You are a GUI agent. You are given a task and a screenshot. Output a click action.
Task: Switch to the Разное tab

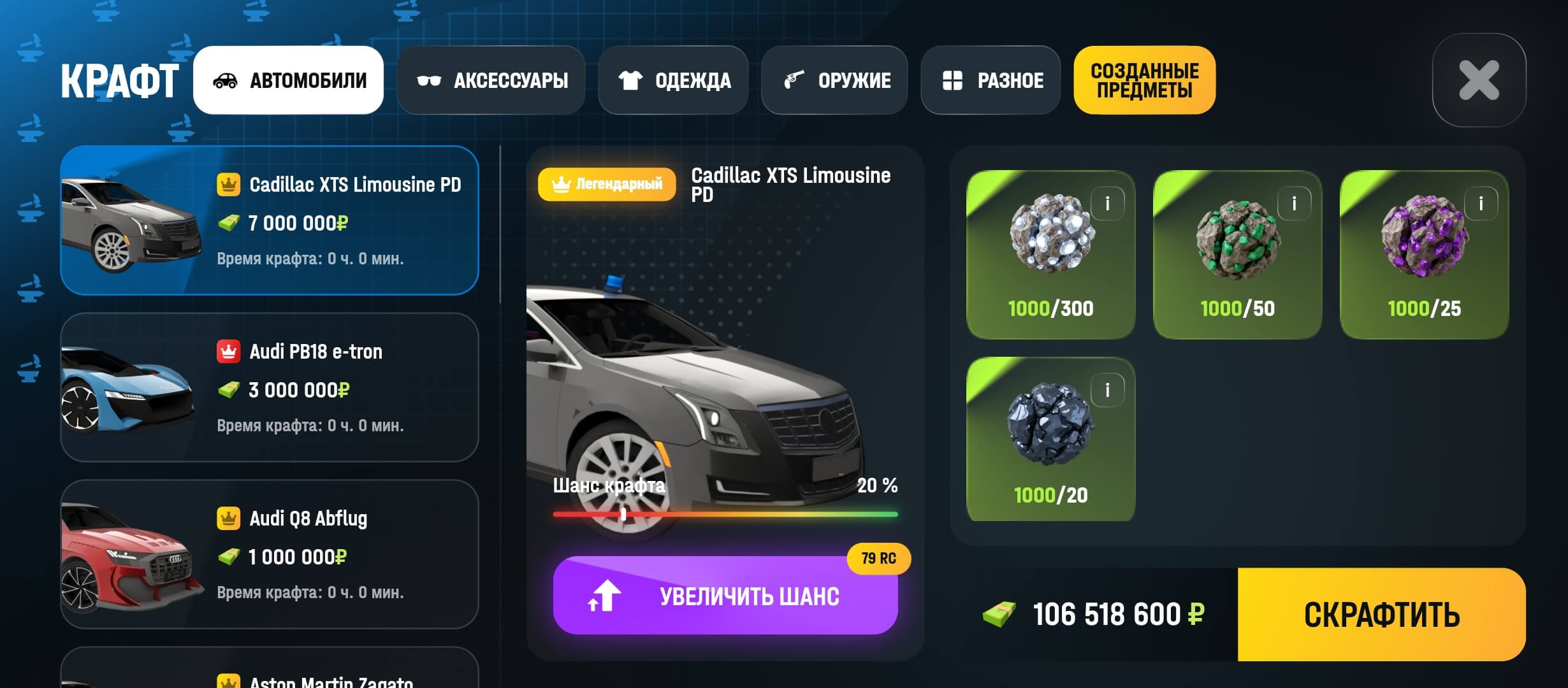[991, 80]
